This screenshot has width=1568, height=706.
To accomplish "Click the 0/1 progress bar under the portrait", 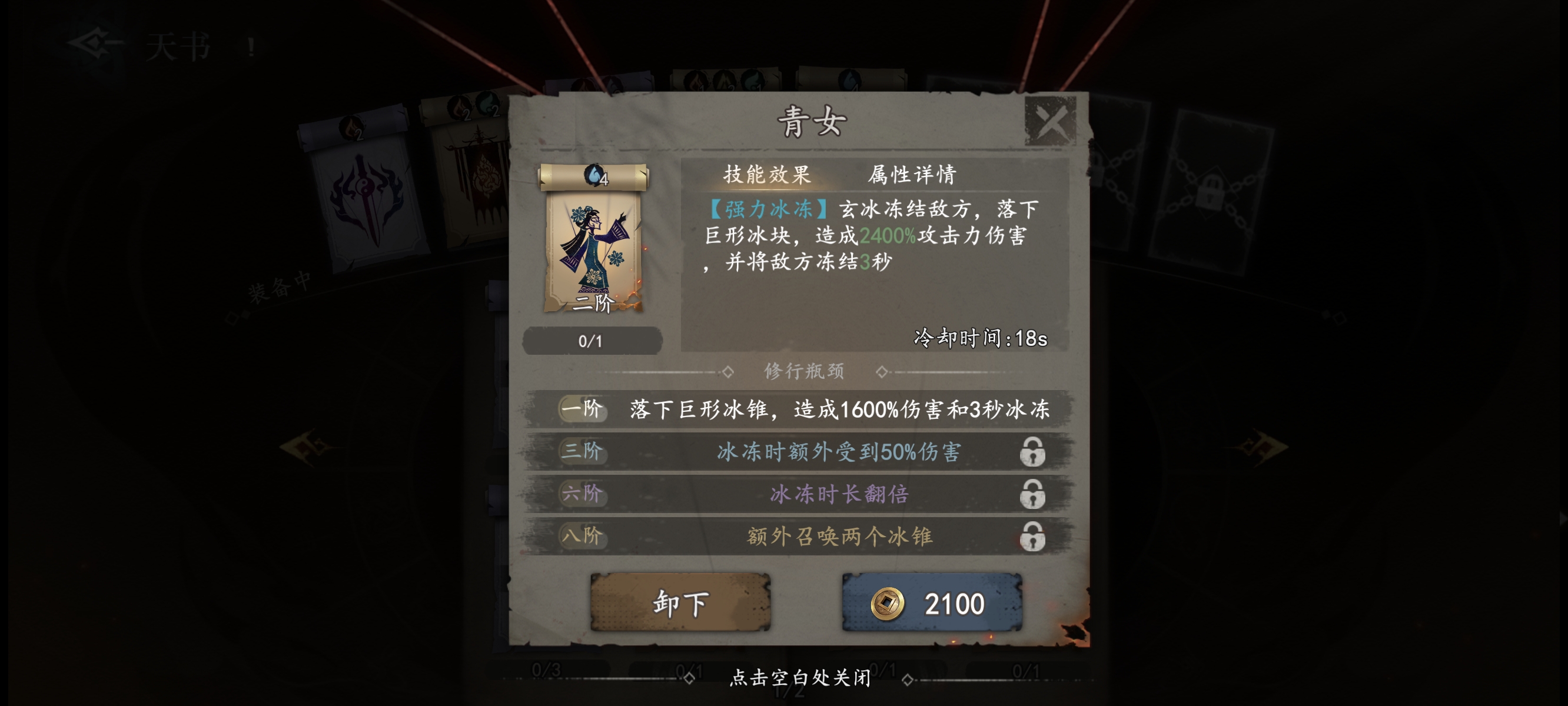I will [x=593, y=341].
